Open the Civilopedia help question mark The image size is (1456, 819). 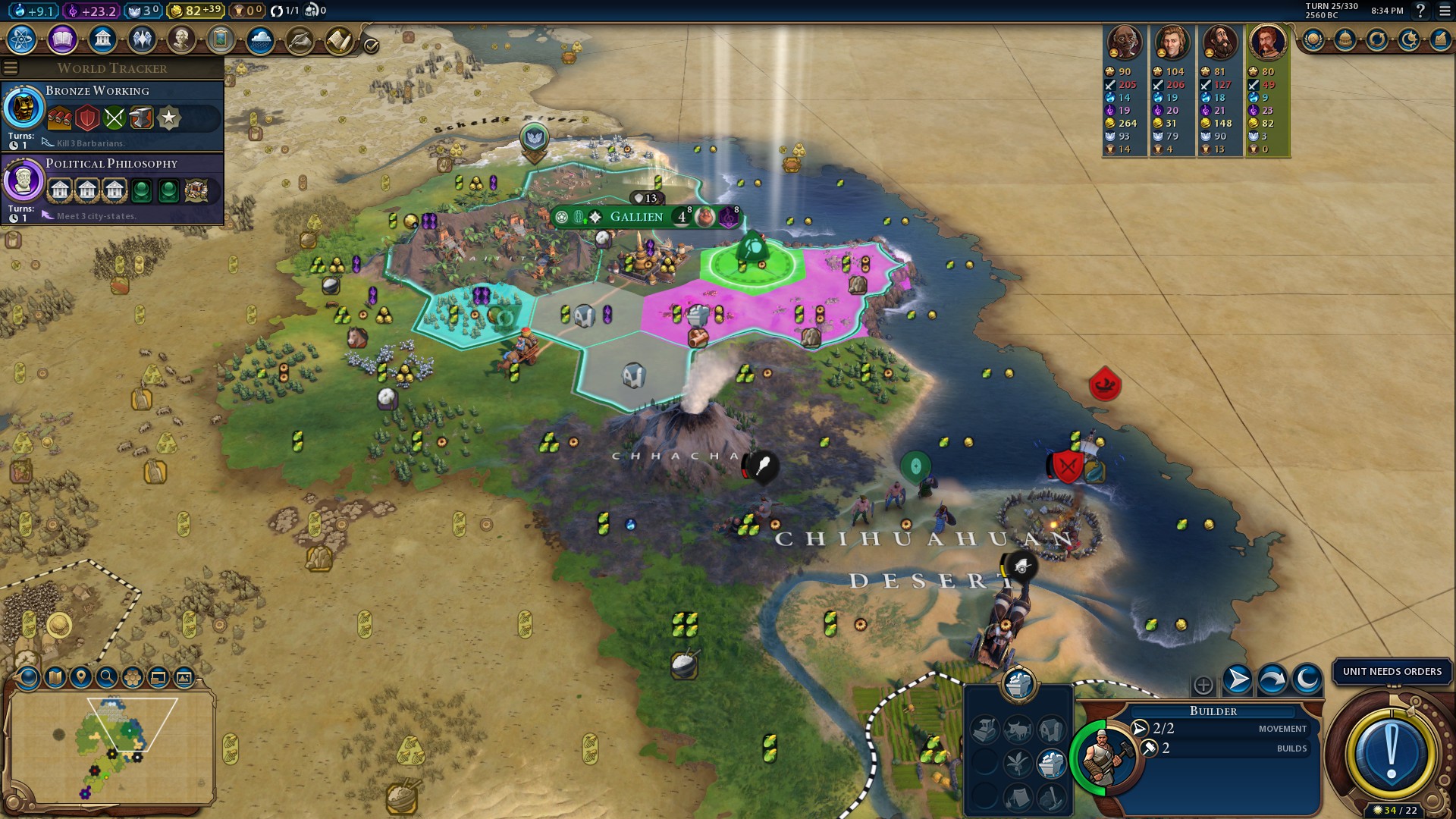pos(1421,11)
